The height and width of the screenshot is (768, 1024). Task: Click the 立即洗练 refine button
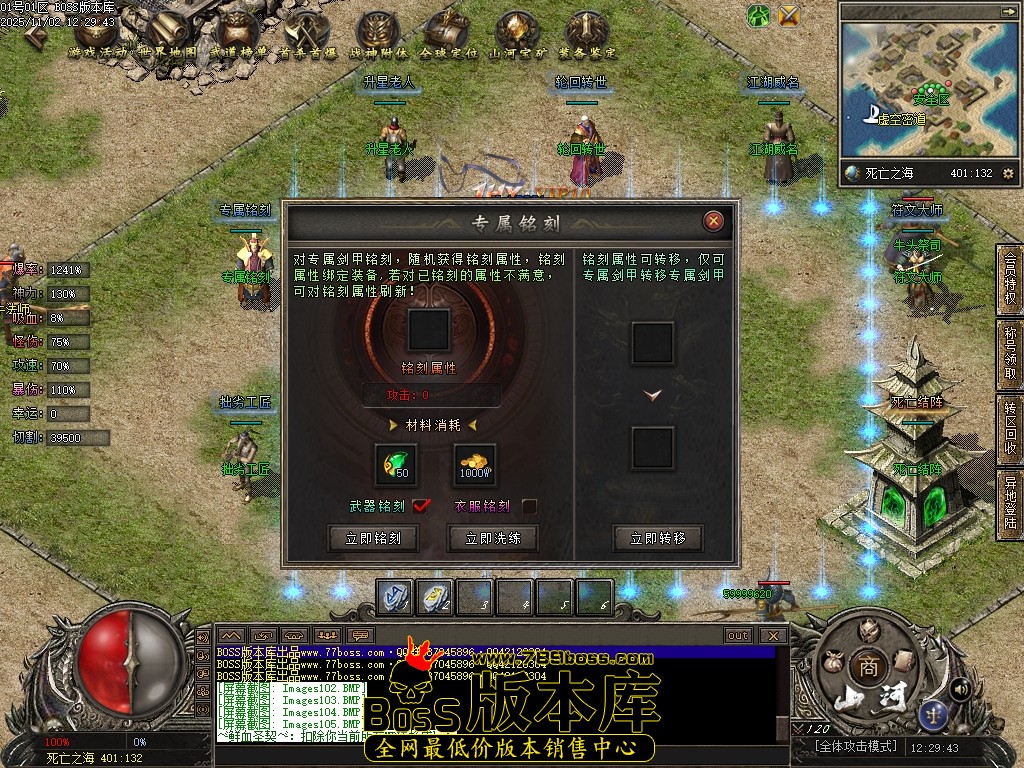491,538
